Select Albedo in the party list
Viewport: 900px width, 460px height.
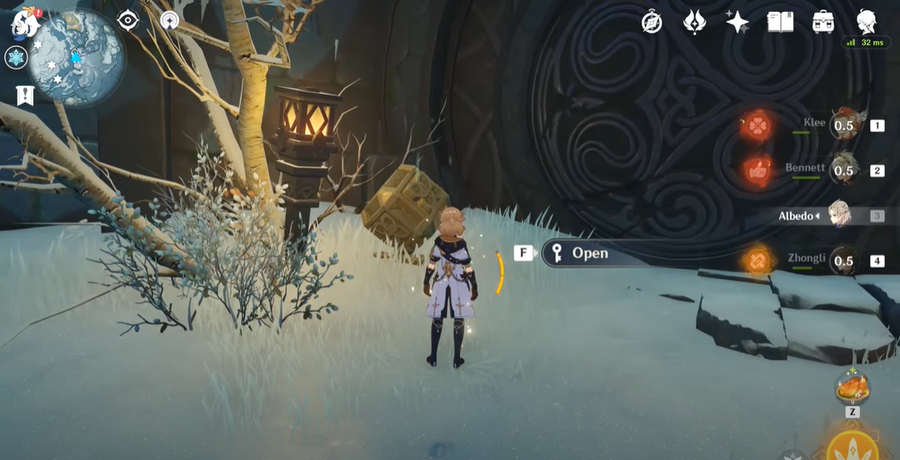[x=844, y=215]
